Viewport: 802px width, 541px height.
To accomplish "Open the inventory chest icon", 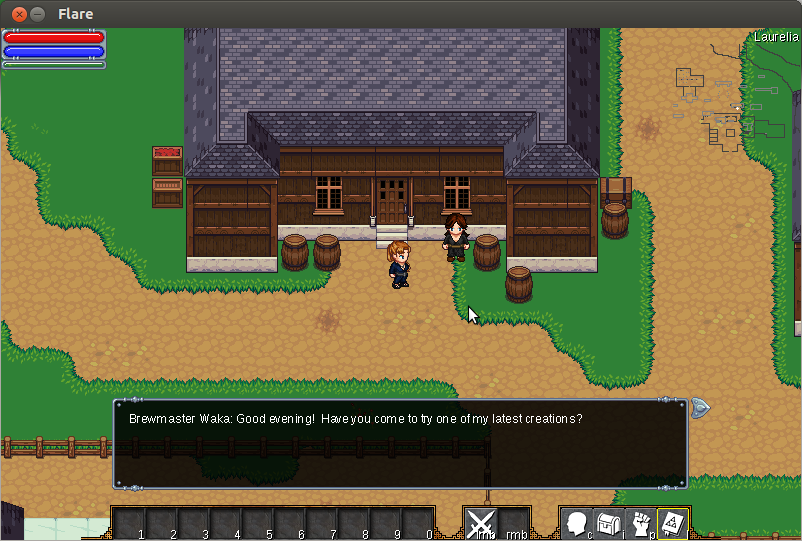I will pos(608,523).
